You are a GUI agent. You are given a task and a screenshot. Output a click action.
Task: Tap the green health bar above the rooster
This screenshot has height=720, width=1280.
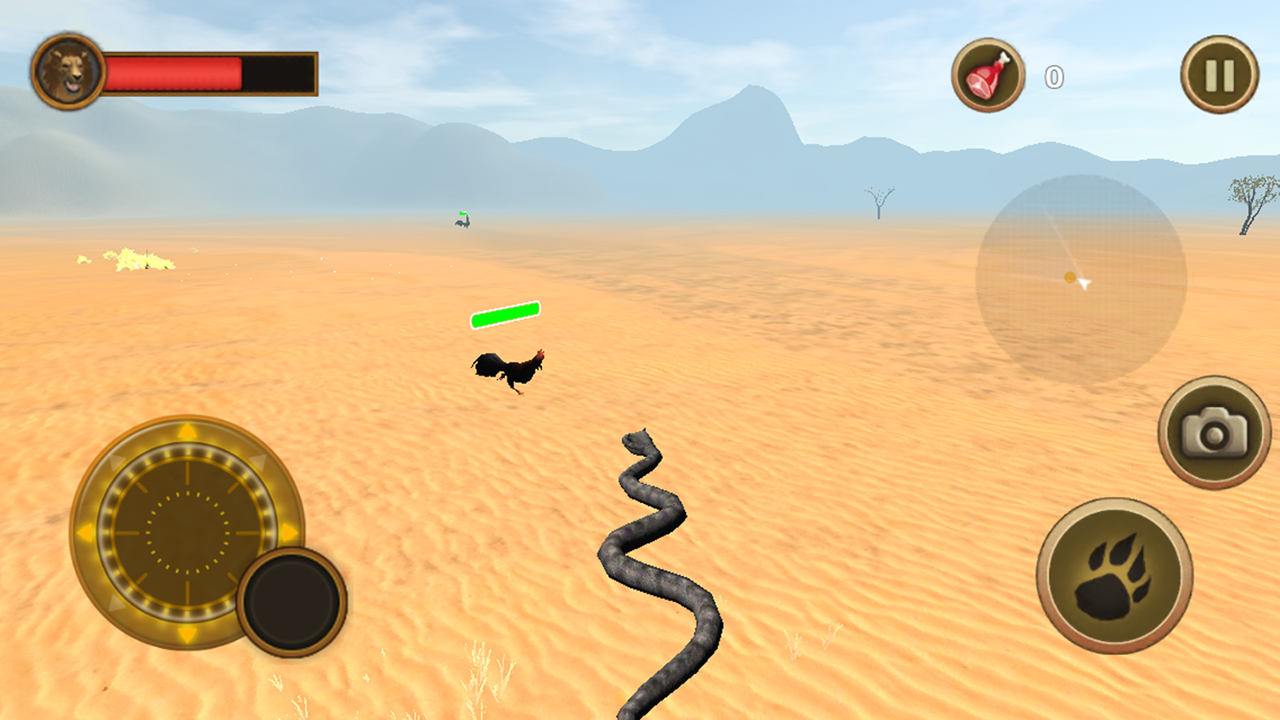pyautogui.click(x=503, y=316)
